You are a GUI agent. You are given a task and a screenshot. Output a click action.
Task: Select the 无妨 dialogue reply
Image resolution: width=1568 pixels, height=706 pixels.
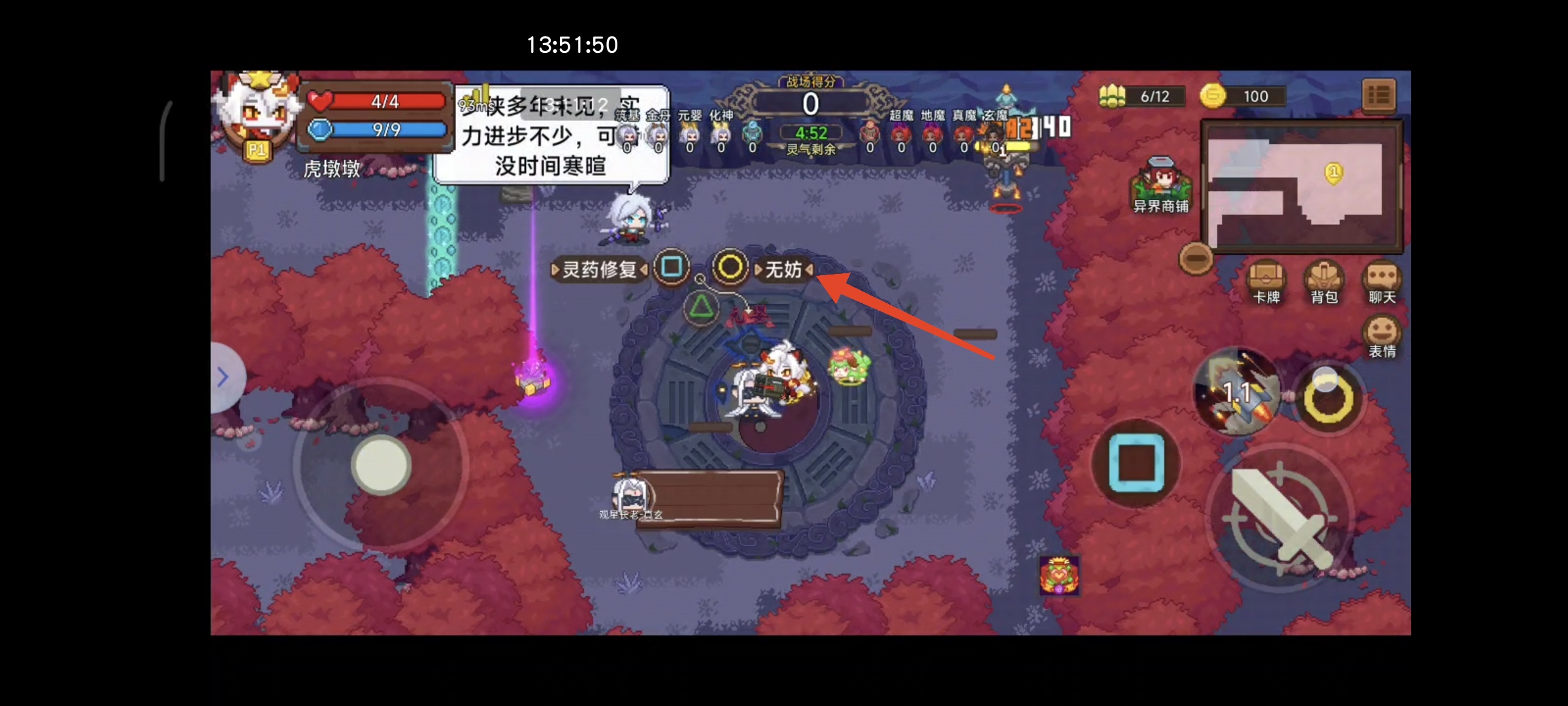point(785,270)
